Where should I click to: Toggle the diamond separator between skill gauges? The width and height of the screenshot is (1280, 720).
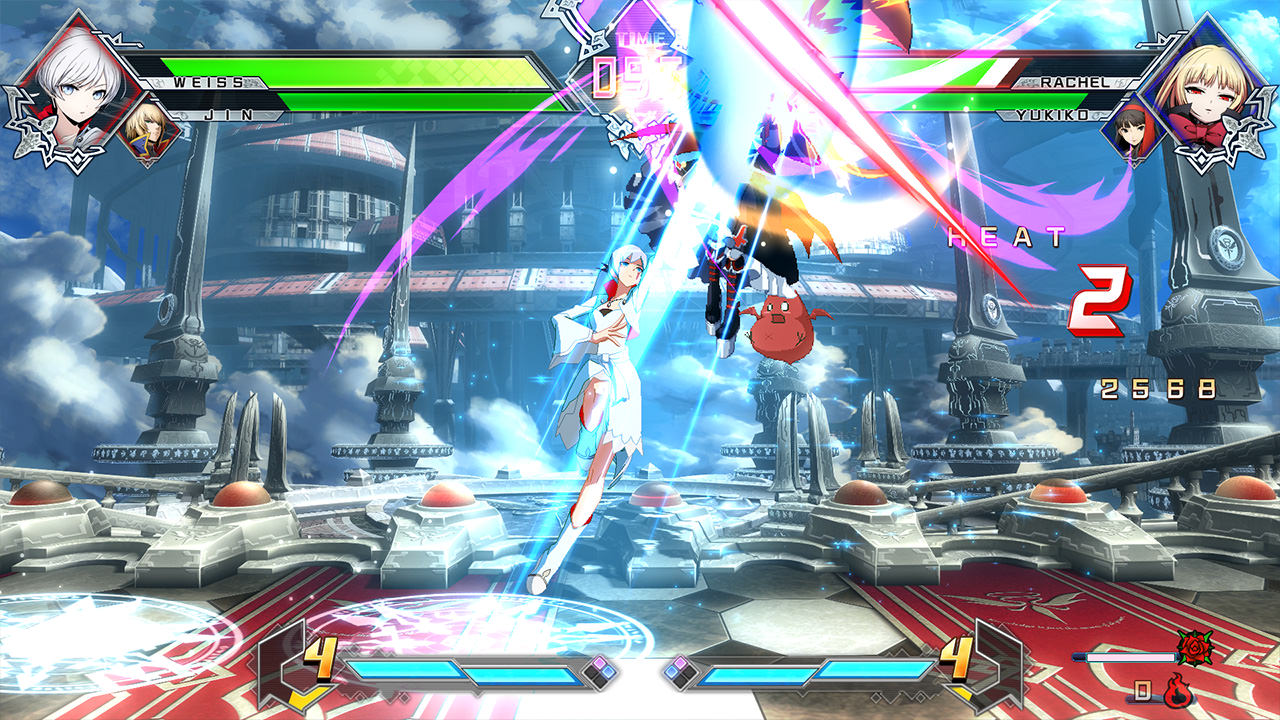point(640,672)
